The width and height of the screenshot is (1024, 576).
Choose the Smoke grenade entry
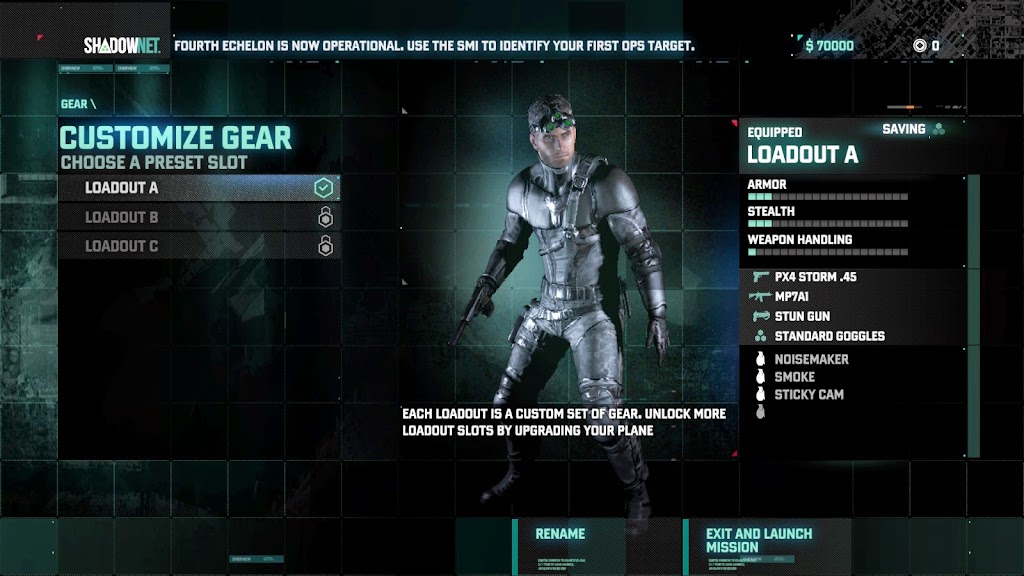pyautogui.click(x=794, y=377)
